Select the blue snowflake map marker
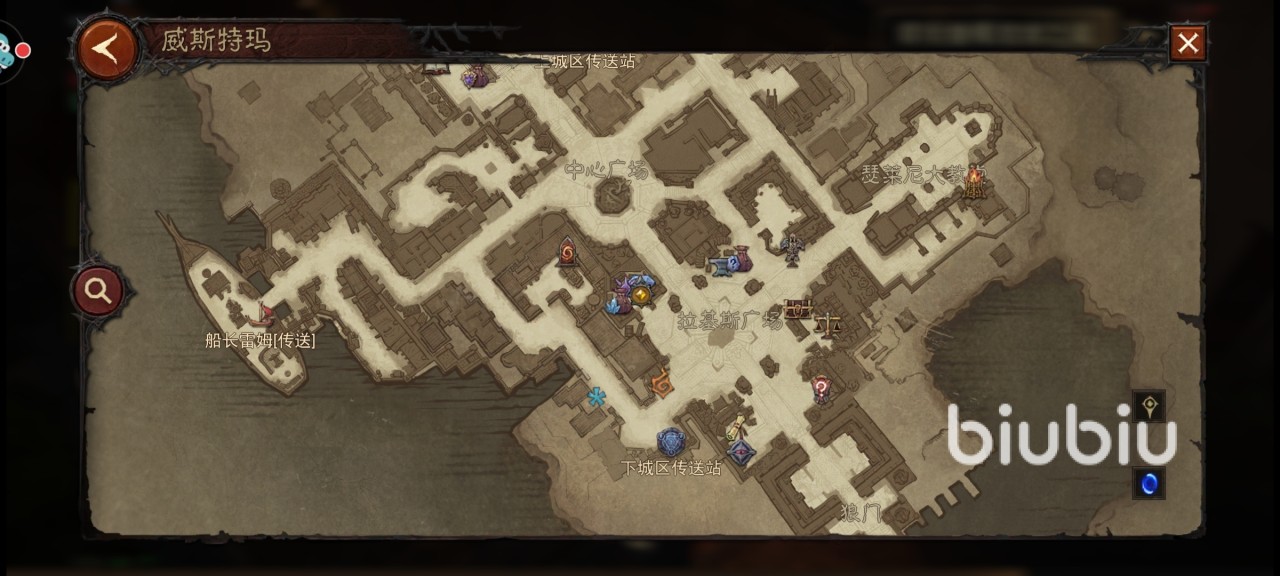 pyautogui.click(x=597, y=397)
